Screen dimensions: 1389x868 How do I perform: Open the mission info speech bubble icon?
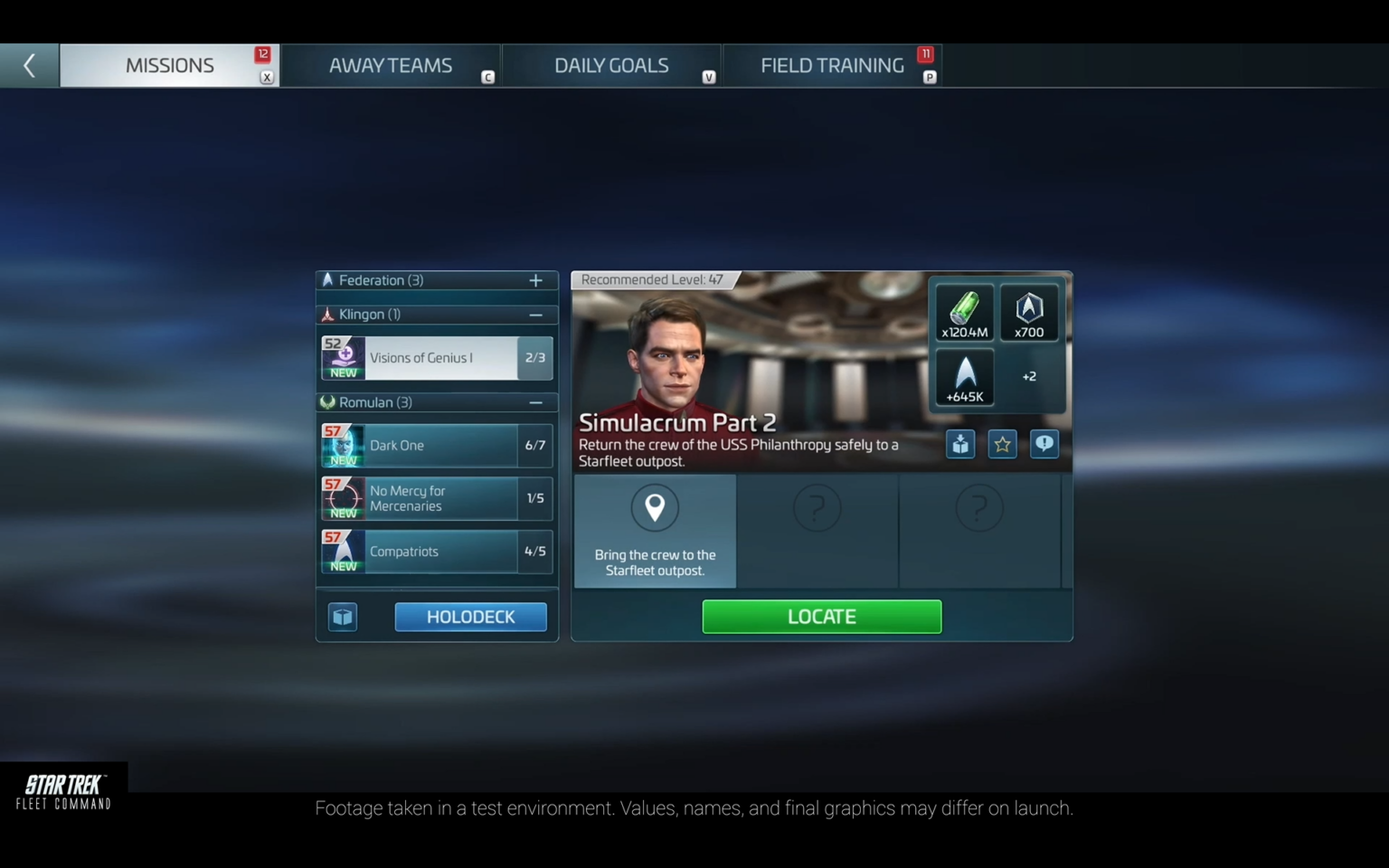pyautogui.click(x=1044, y=444)
